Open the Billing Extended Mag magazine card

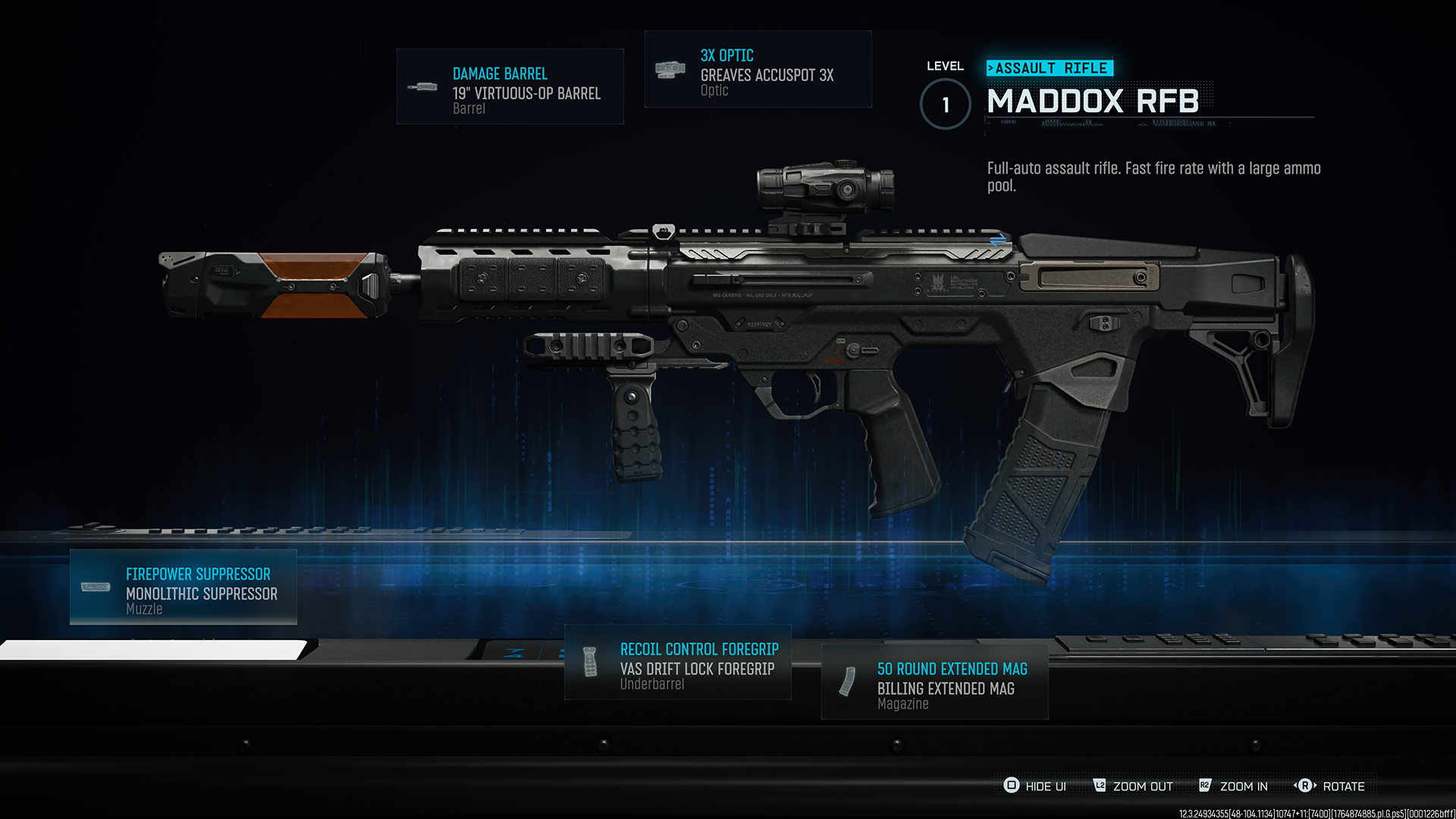pyautogui.click(x=934, y=682)
